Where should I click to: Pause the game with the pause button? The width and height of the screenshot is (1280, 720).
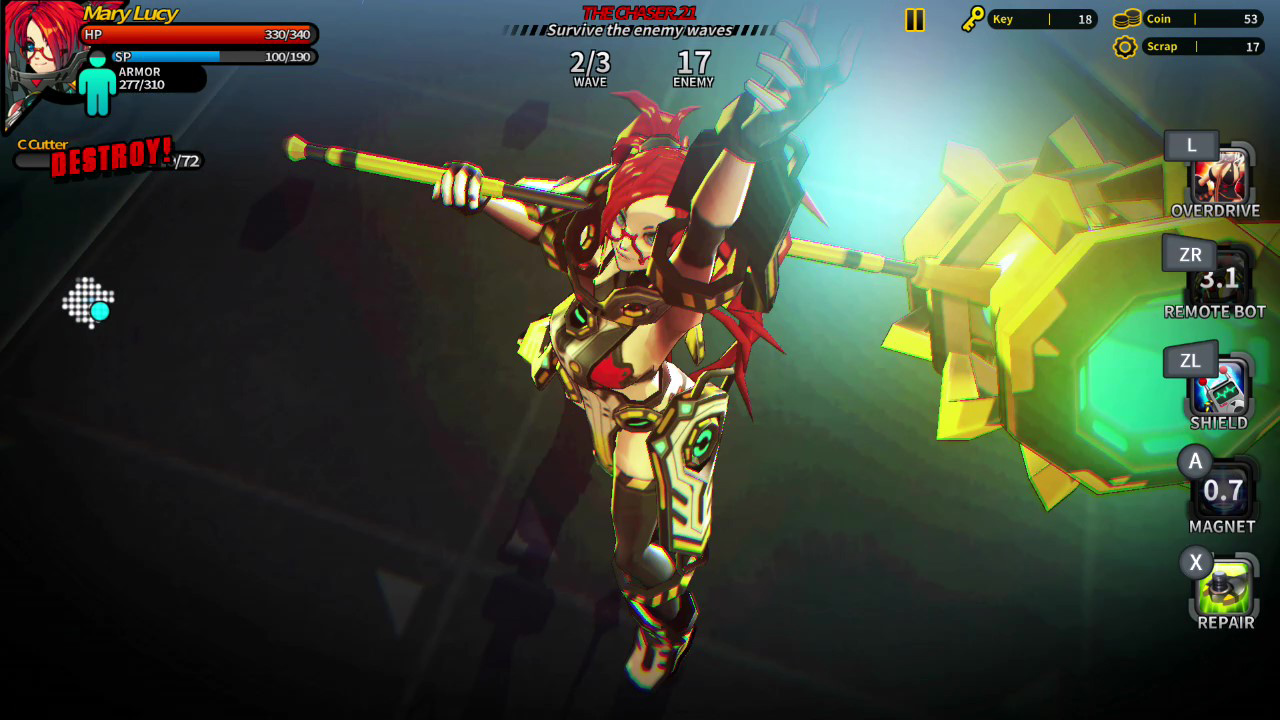click(x=914, y=18)
